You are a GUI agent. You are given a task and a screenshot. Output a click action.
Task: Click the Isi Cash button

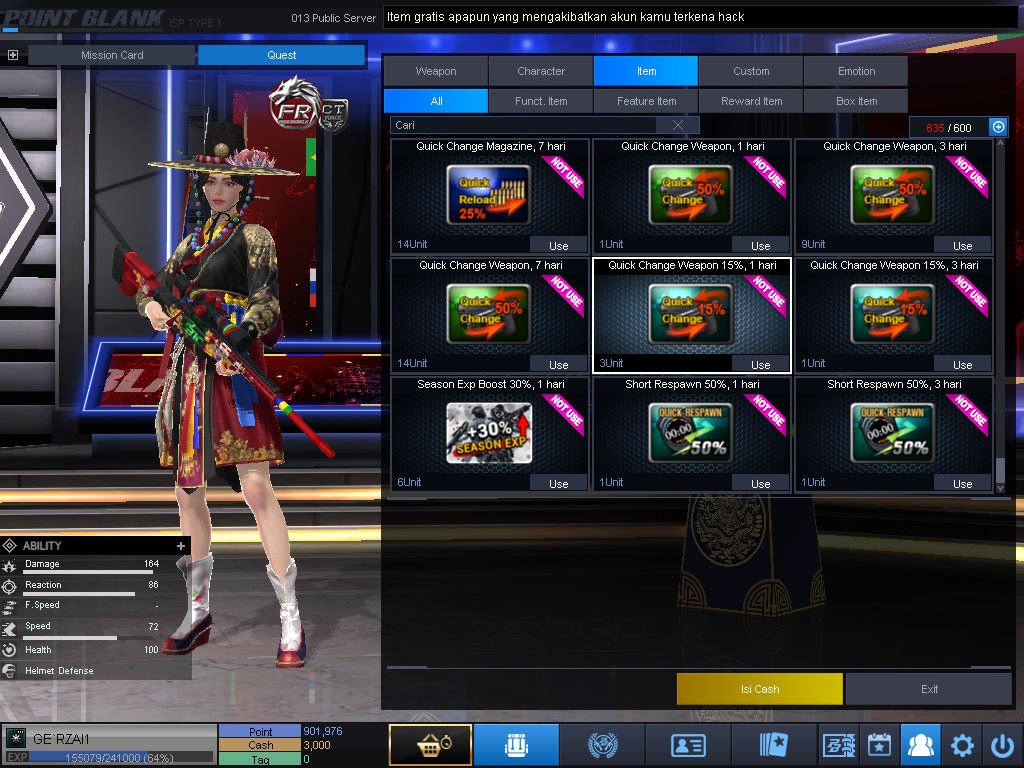click(760, 689)
